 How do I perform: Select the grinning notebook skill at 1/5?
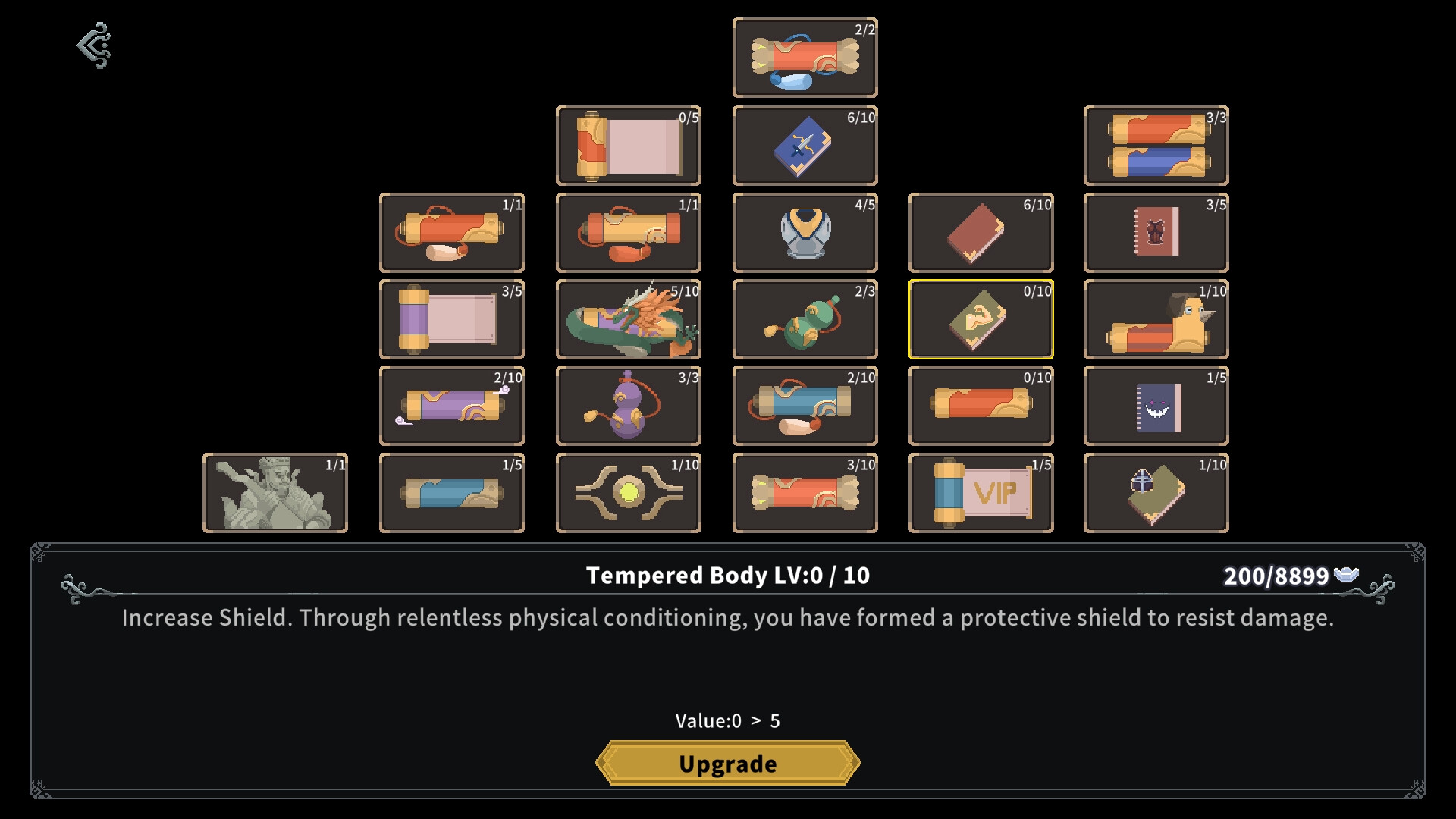pyautogui.click(x=1157, y=406)
